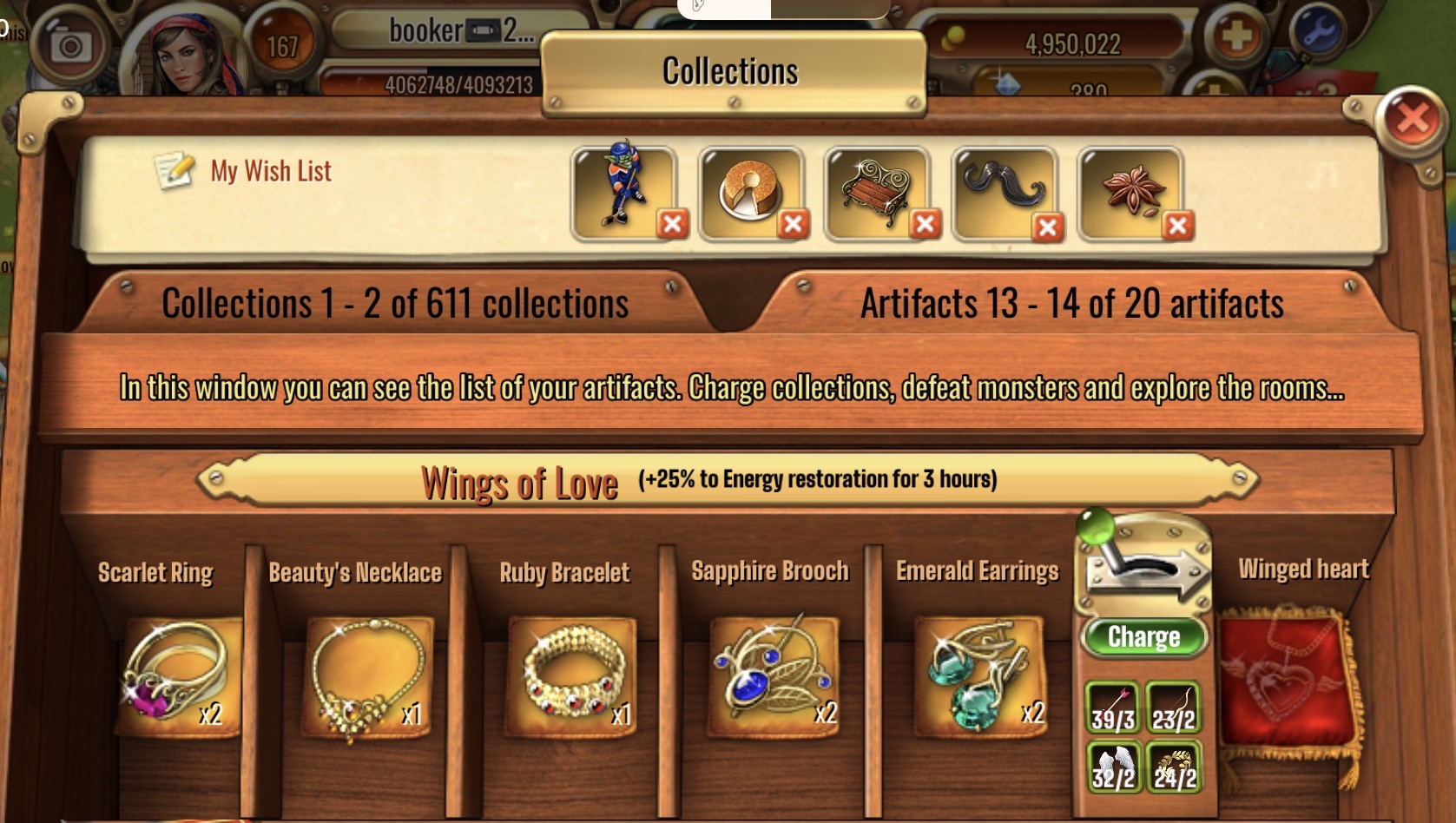Remove the star anise from wish list

pyautogui.click(x=1177, y=226)
